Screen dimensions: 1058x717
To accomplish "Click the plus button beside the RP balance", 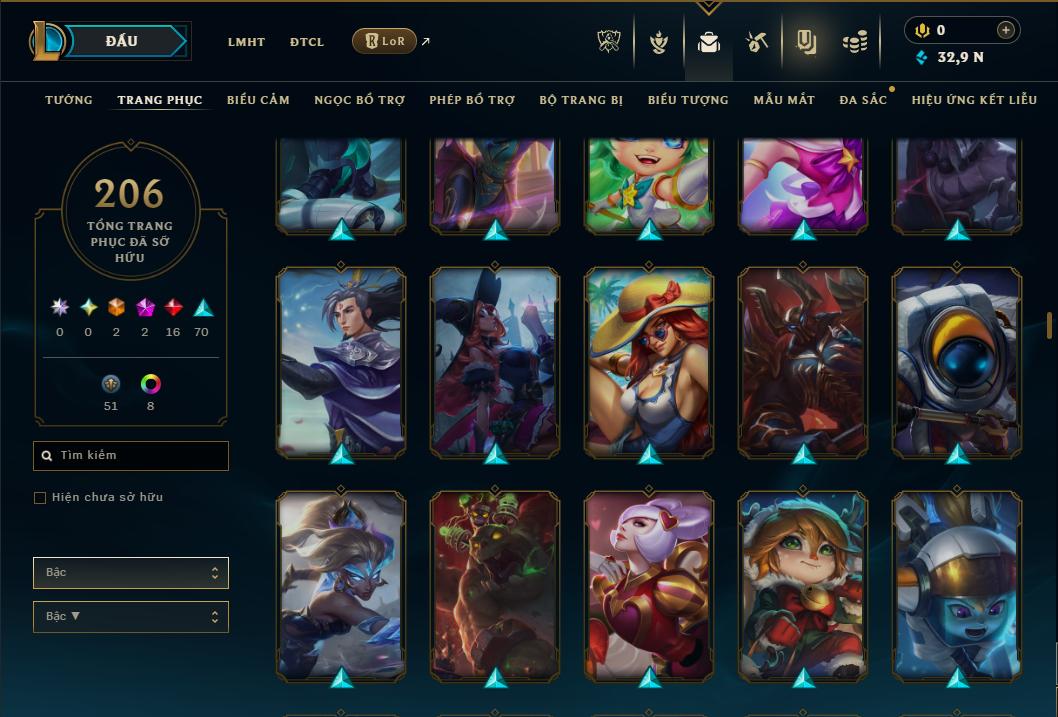I will tap(1006, 30).
